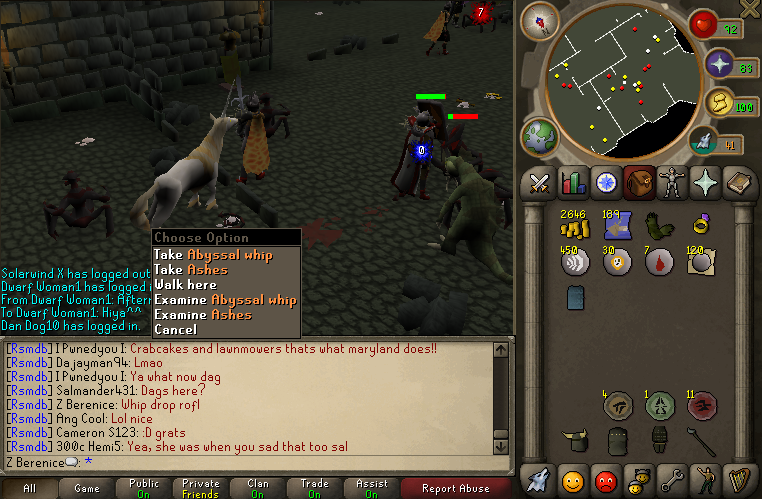Screen dimensions: 762x499
Task: Cancel the Choose Option menu
Action: pos(175,329)
